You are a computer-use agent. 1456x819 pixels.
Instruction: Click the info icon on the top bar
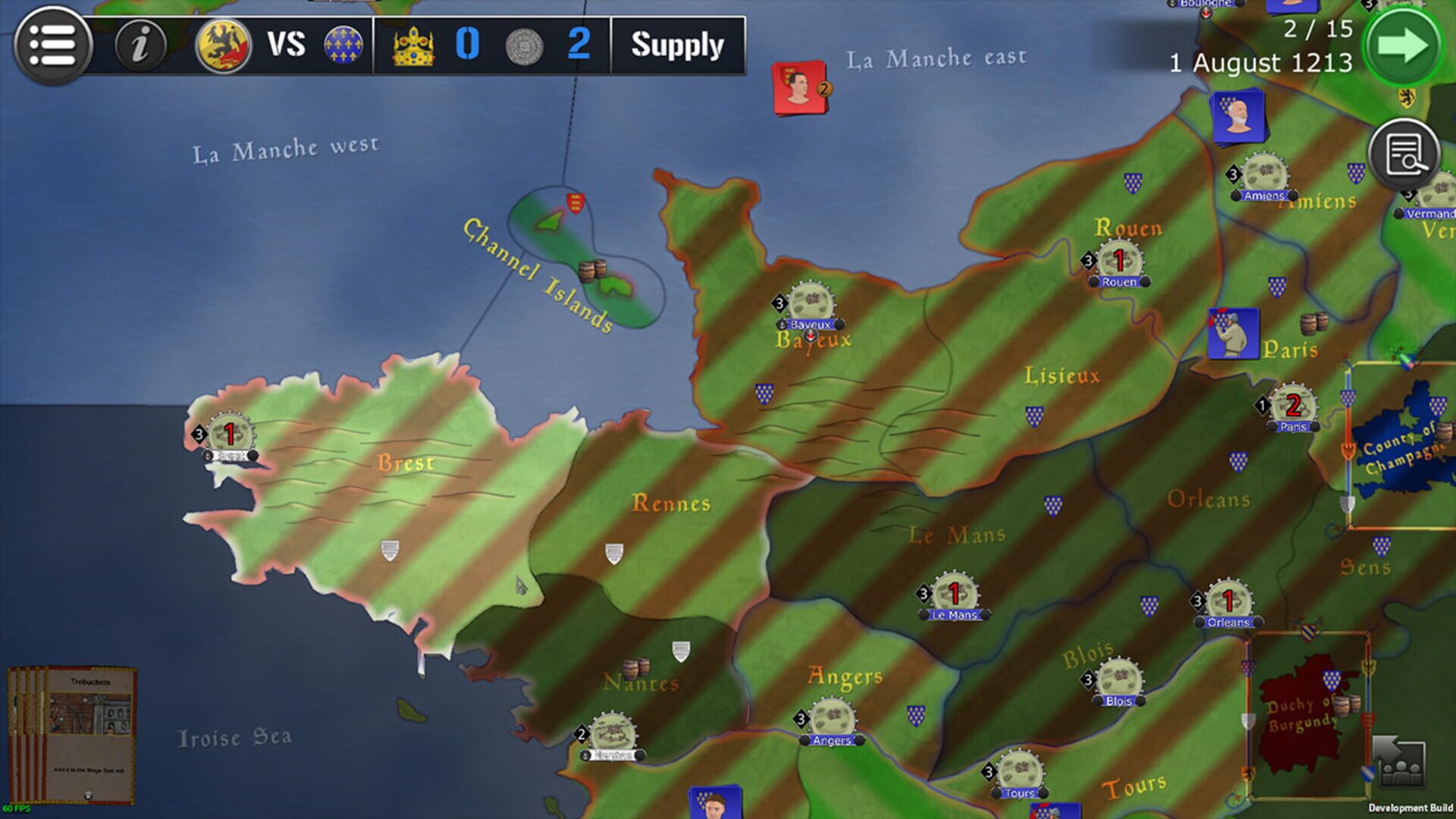click(x=141, y=45)
